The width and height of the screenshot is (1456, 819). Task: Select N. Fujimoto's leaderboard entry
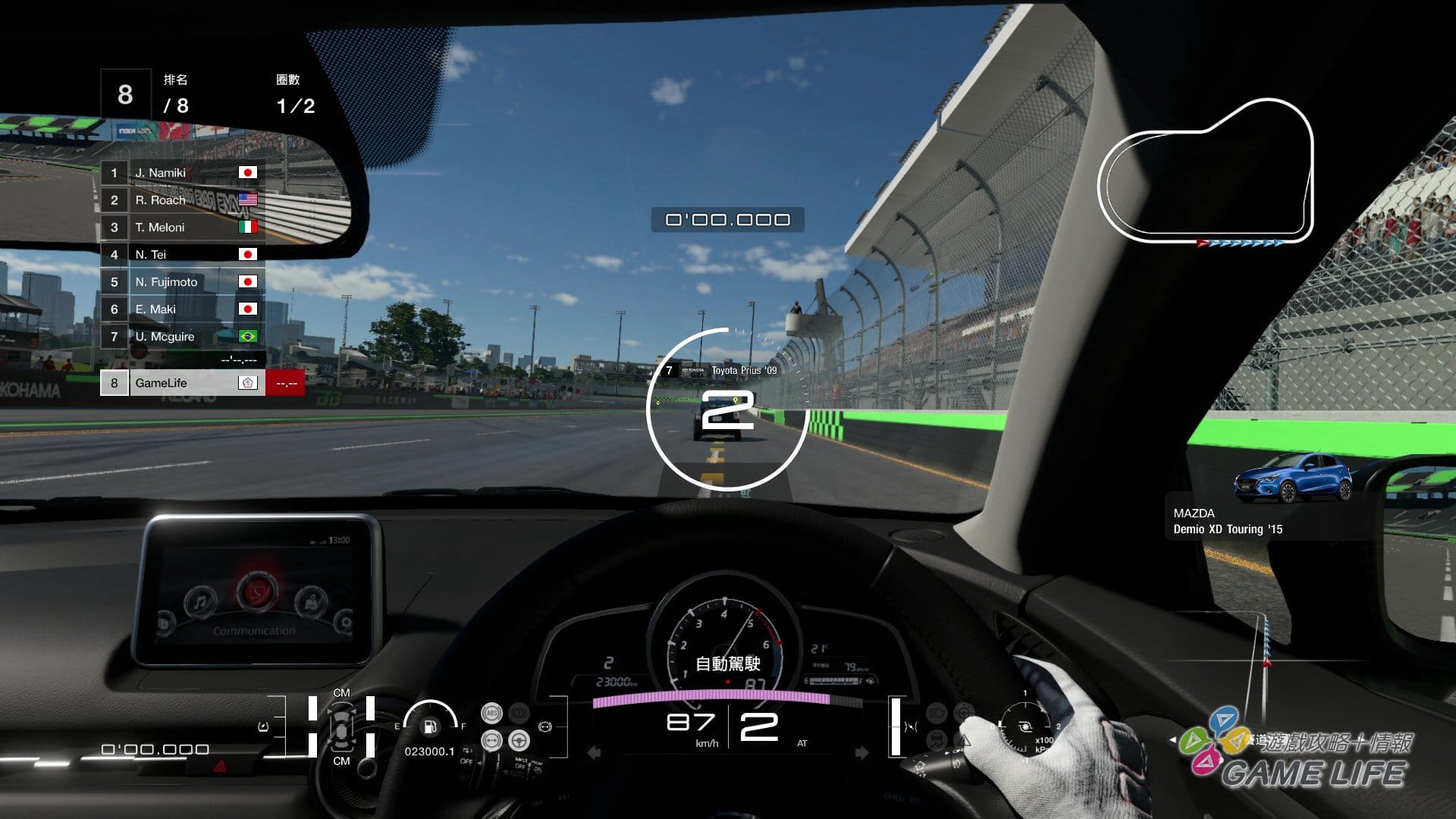[182, 282]
